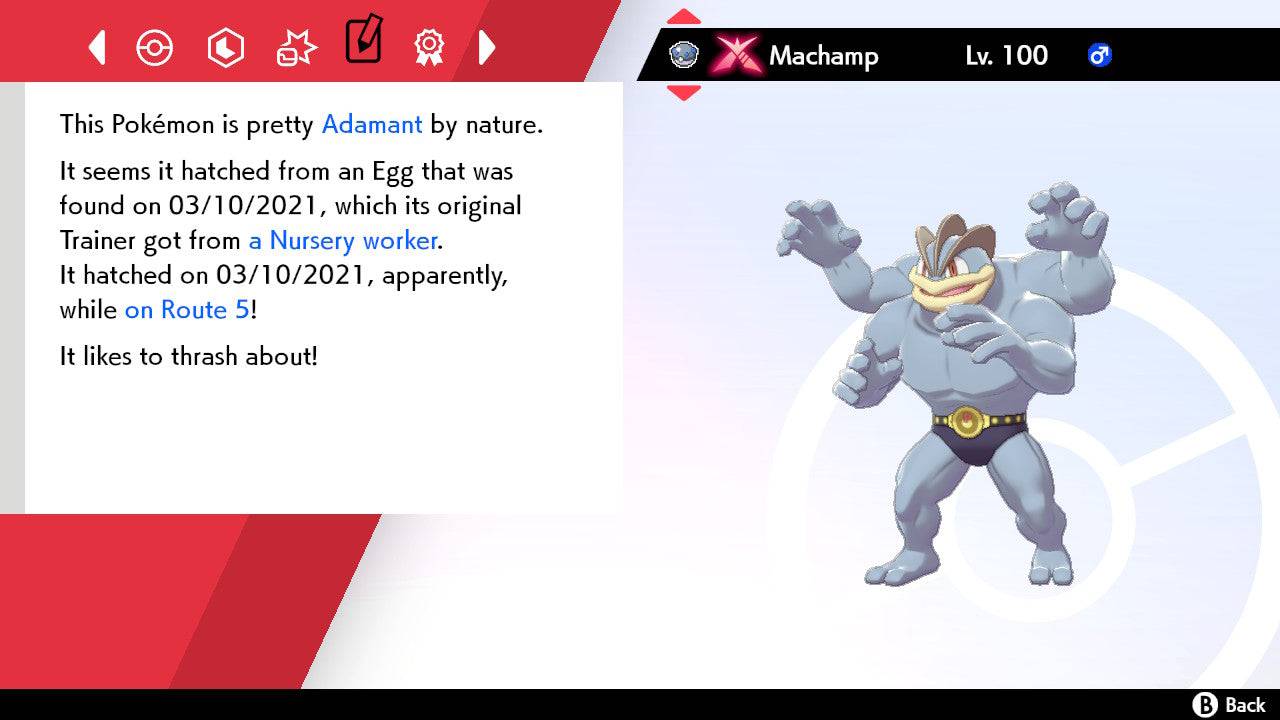Click the left page navigation arrow
This screenshot has width=1280, height=720.
[x=96, y=47]
